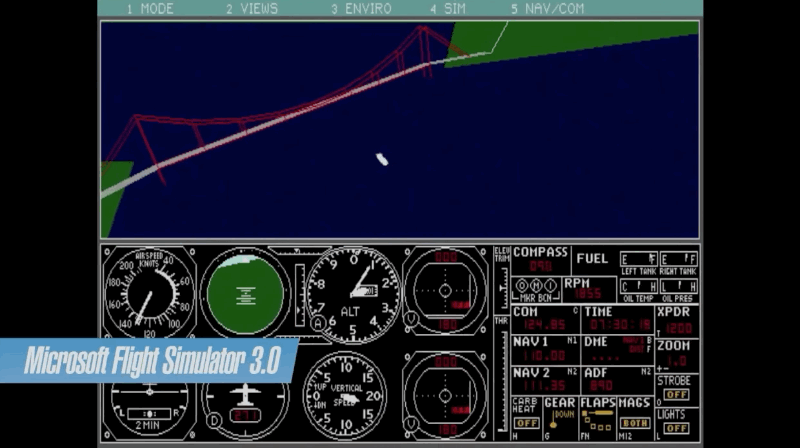Click the XPDR transponder code
Image resolution: width=800 pixels, height=448 pixels.
click(x=678, y=328)
